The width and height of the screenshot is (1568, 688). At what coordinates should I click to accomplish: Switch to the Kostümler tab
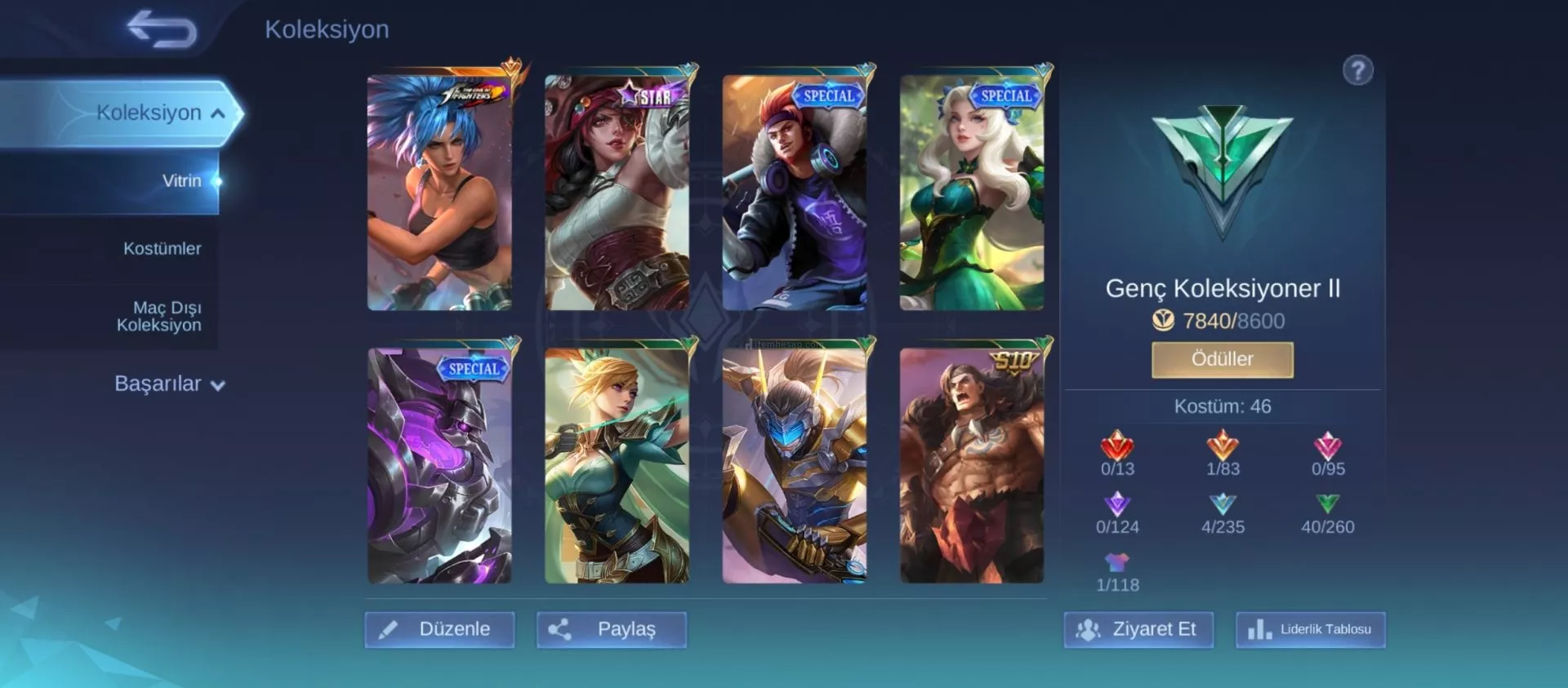[x=162, y=248]
